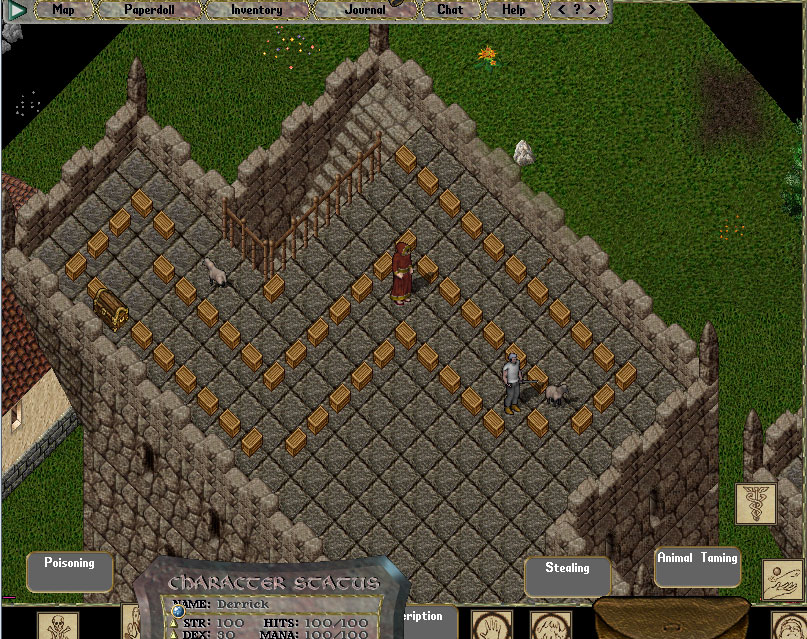Toggle the menu bar with the green arrow
807x639 pixels.
tap(16, 11)
